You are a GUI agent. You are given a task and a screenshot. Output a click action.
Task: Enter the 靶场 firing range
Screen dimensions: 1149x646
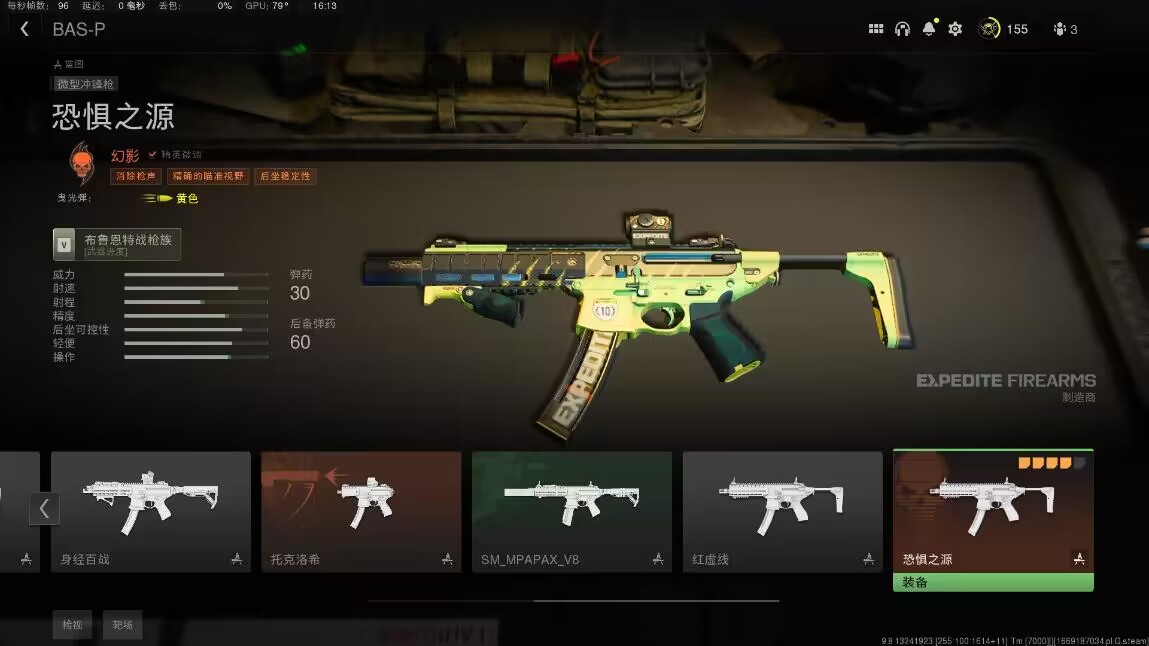coord(122,625)
